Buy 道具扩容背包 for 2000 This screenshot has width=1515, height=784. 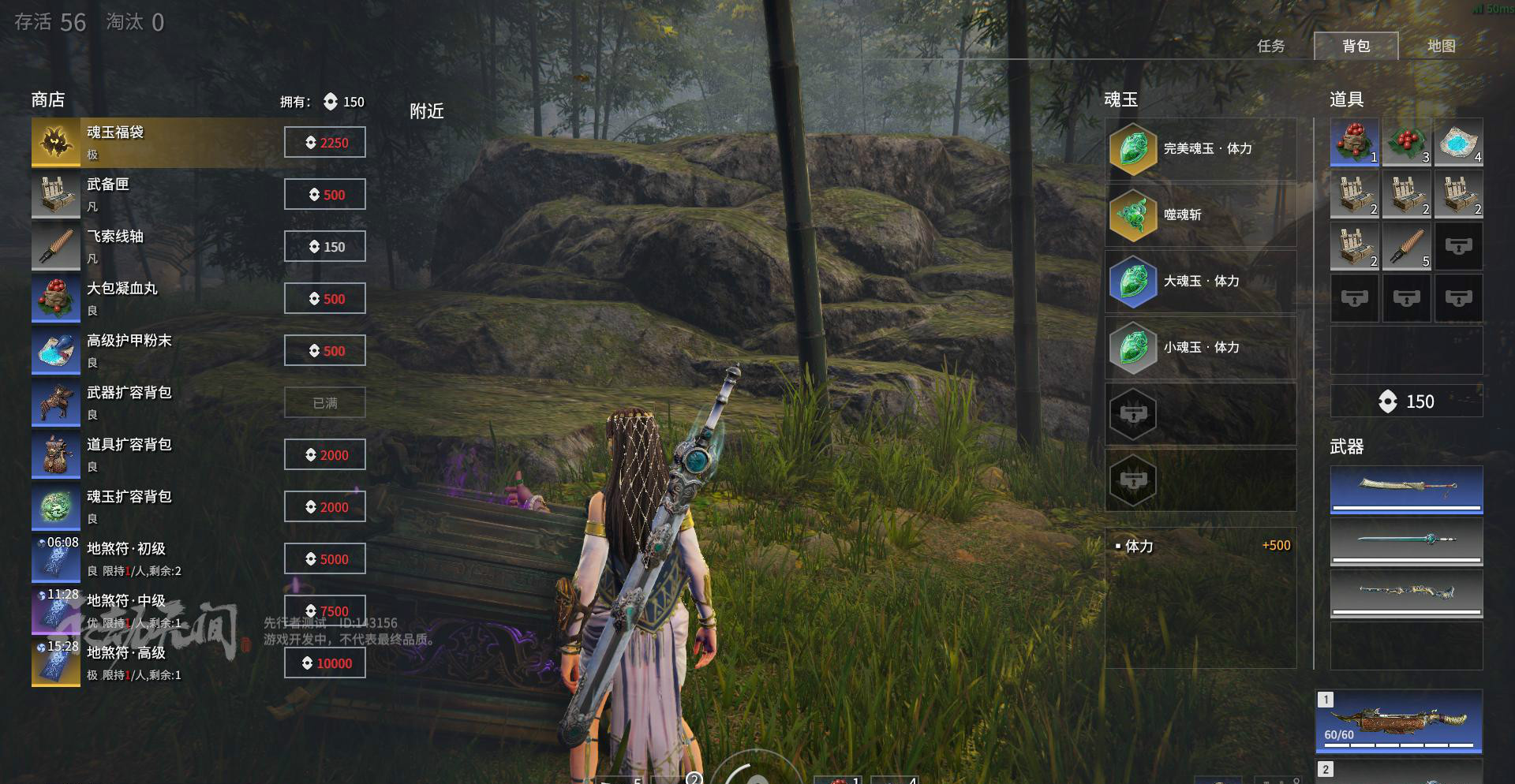pos(325,455)
